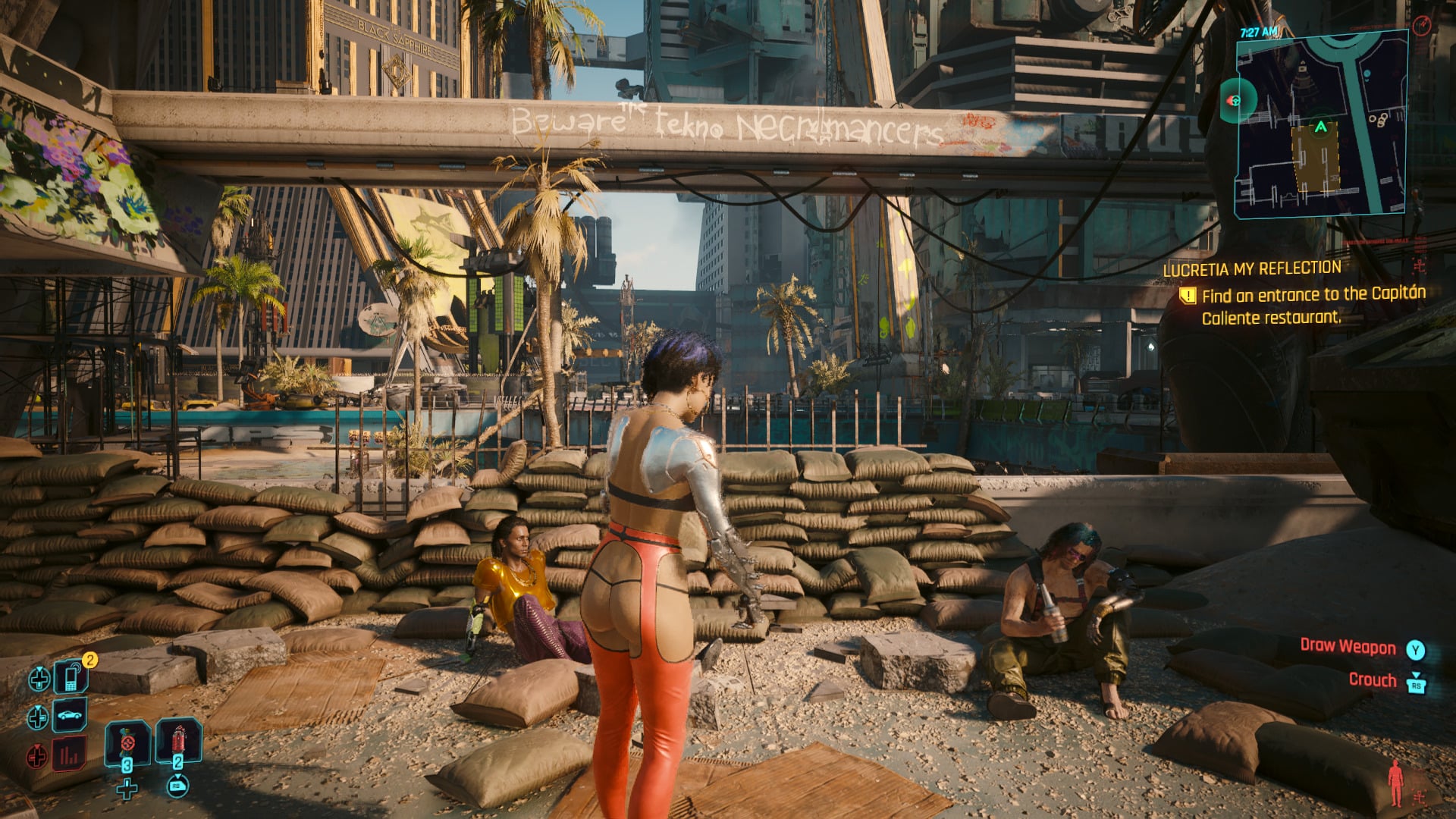
Task: Summon a vehicle via the car icon
Action: (x=69, y=716)
